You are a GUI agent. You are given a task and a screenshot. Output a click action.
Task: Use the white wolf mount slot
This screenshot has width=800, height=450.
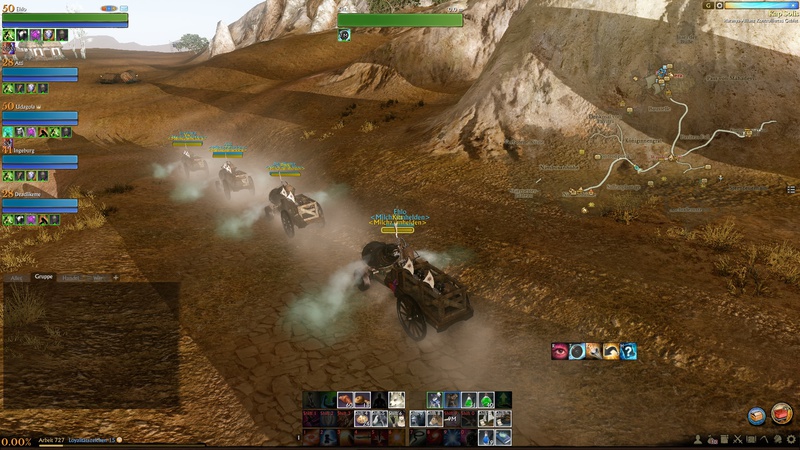tap(397, 400)
